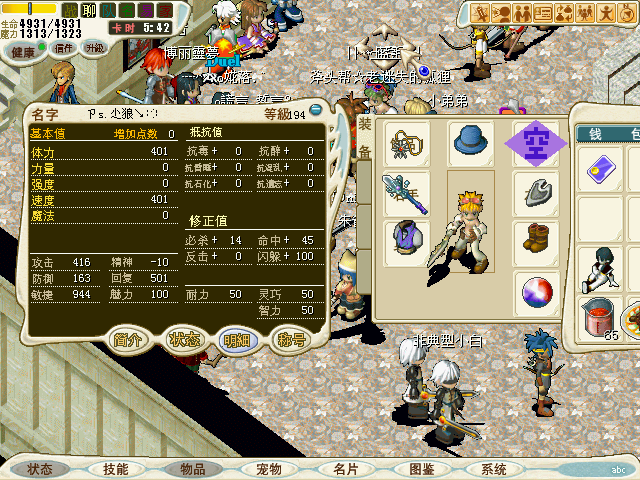Switch to the 状态 panel tab
Image resolution: width=640 pixels, height=480 pixels.
tap(185, 339)
